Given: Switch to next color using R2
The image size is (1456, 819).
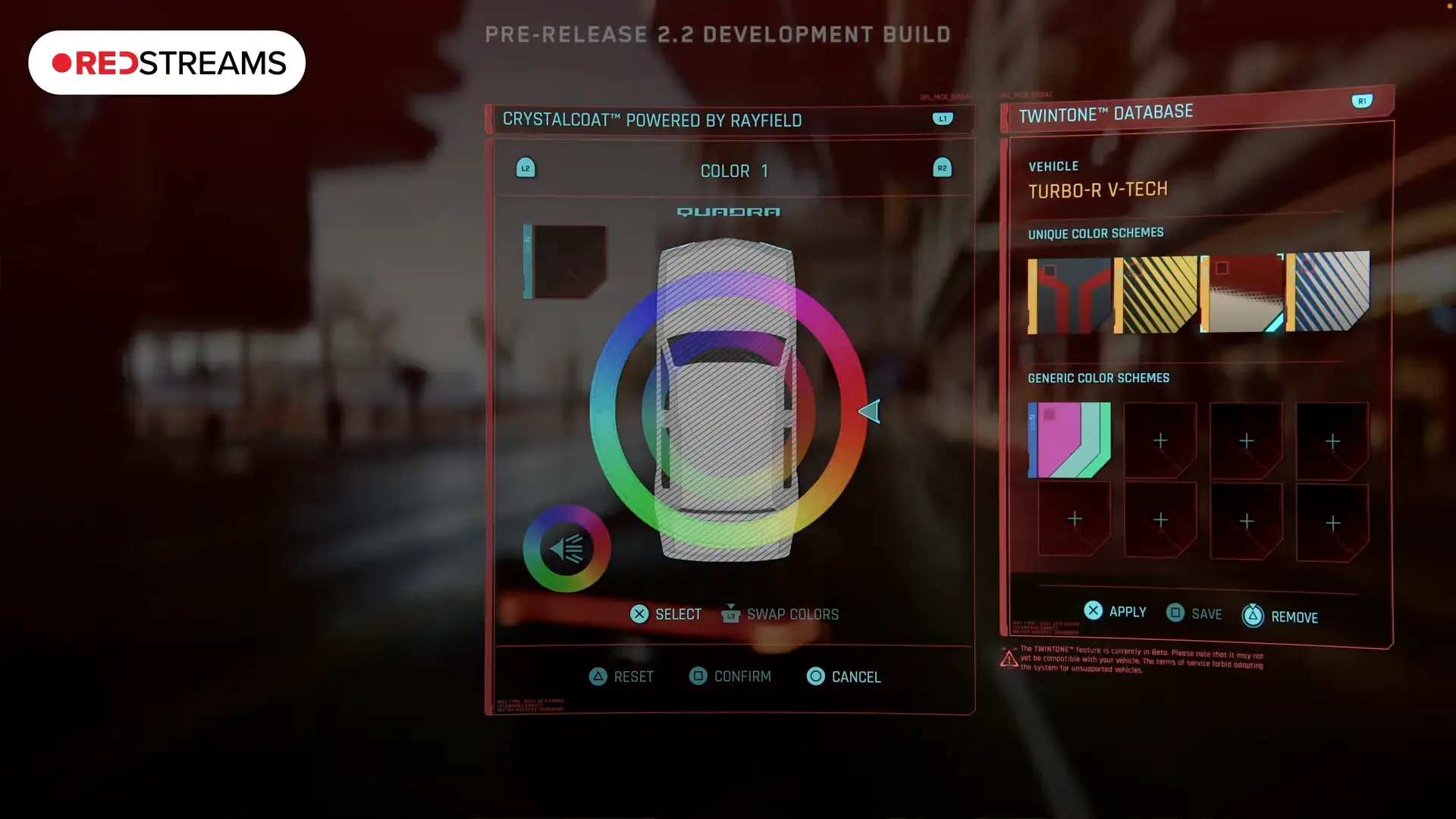Looking at the screenshot, I should point(942,168).
